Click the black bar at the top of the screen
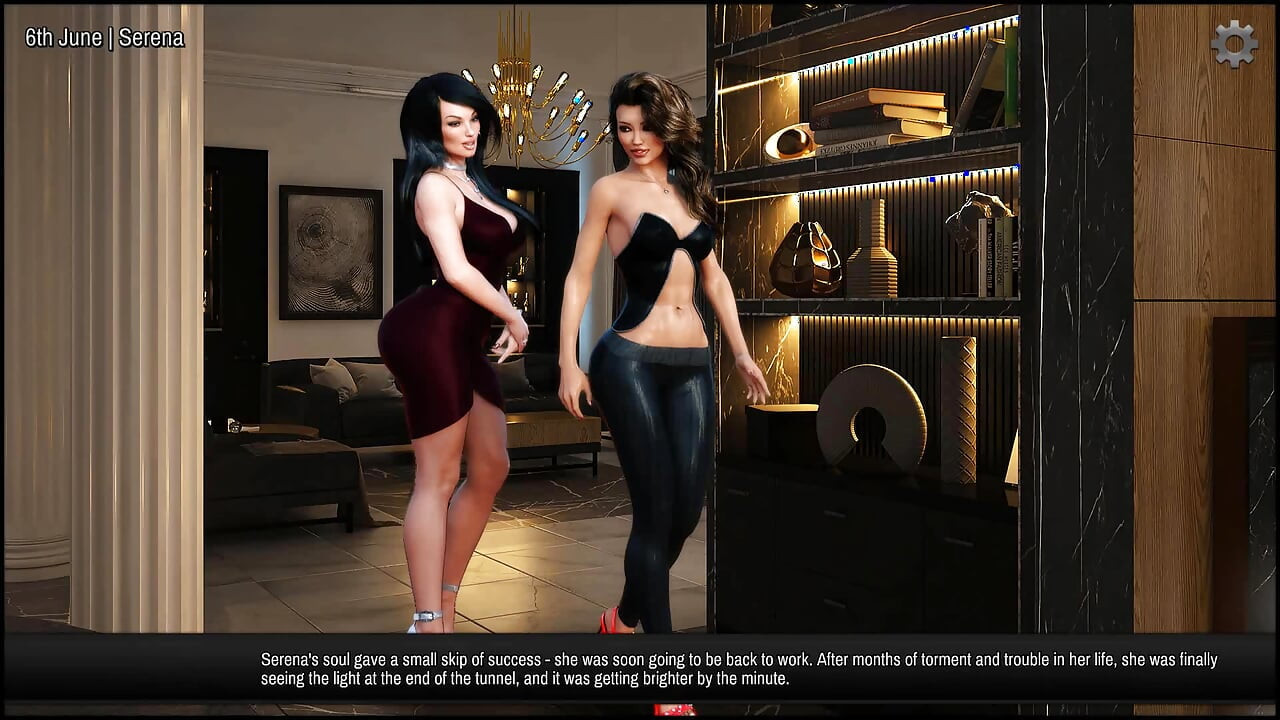Screen dimensions: 1280x720 pyautogui.click(x=640, y=5)
